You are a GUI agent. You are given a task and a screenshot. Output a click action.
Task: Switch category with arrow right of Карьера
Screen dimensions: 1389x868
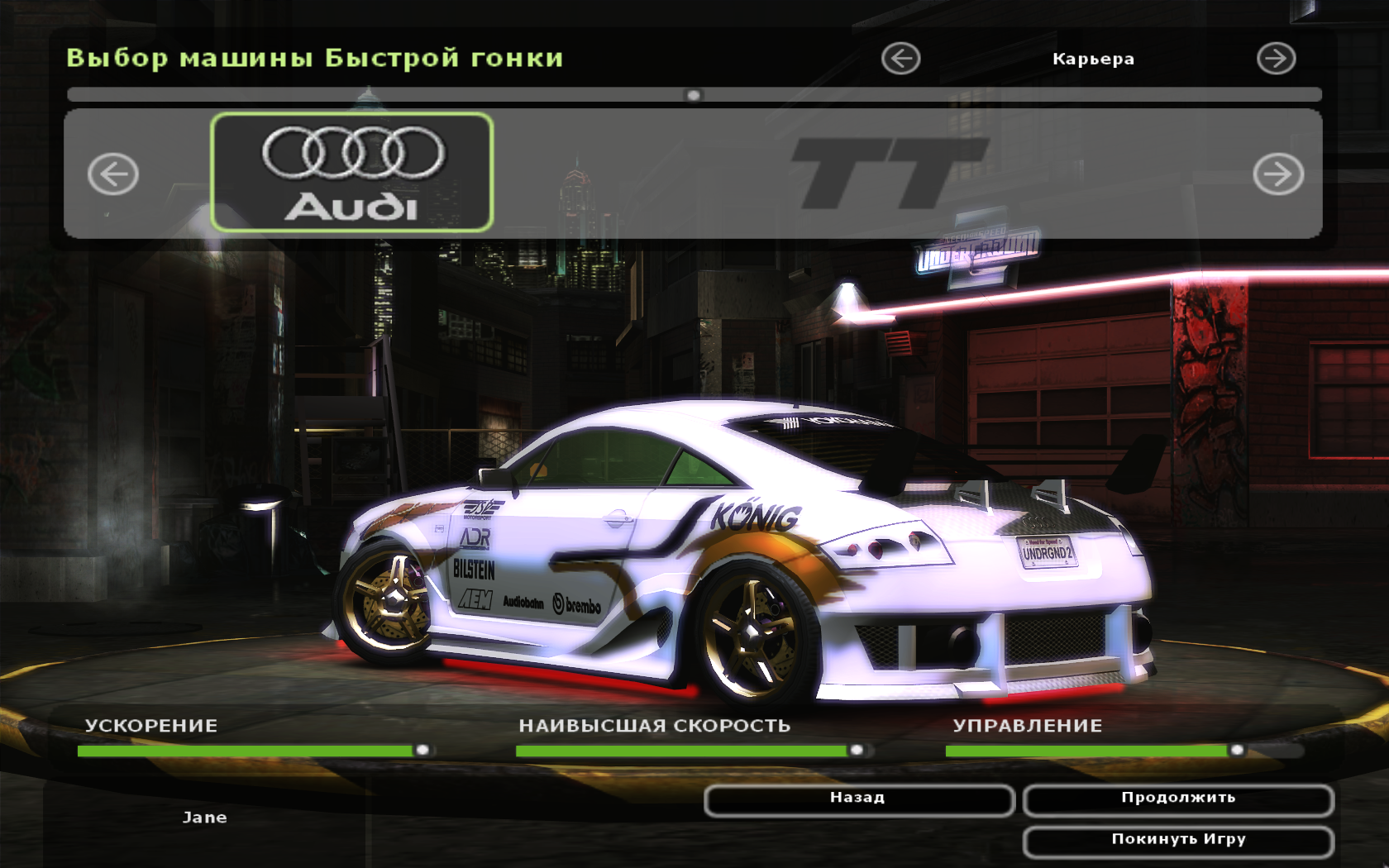coord(1276,59)
